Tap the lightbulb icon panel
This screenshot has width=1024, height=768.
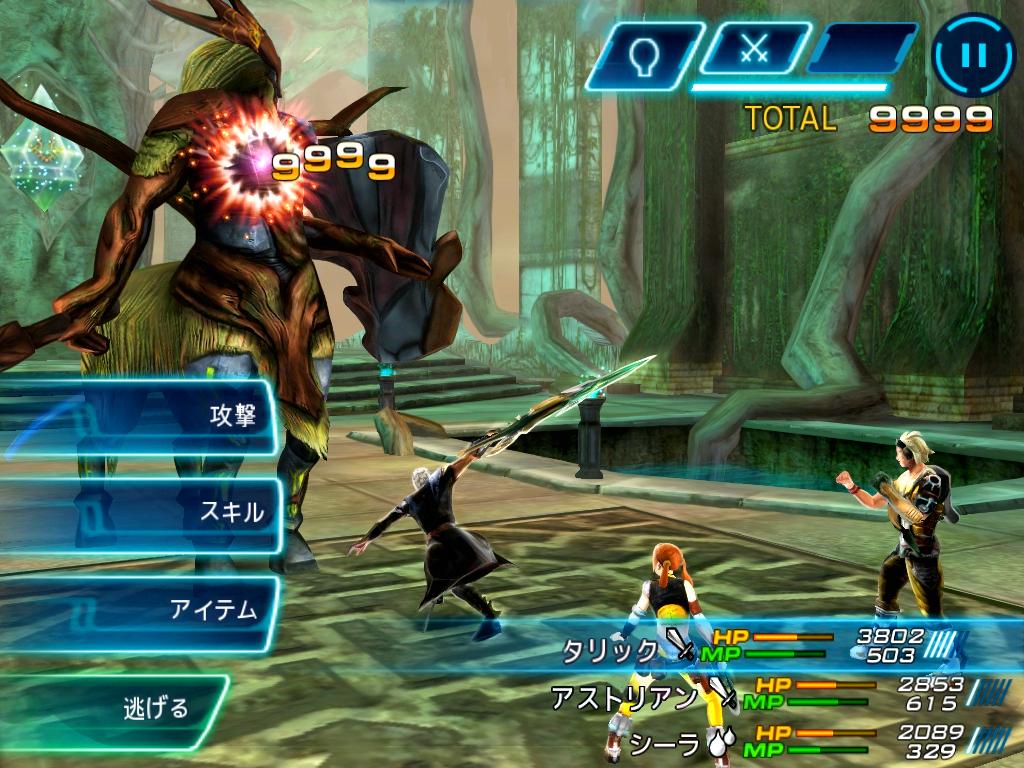click(645, 53)
